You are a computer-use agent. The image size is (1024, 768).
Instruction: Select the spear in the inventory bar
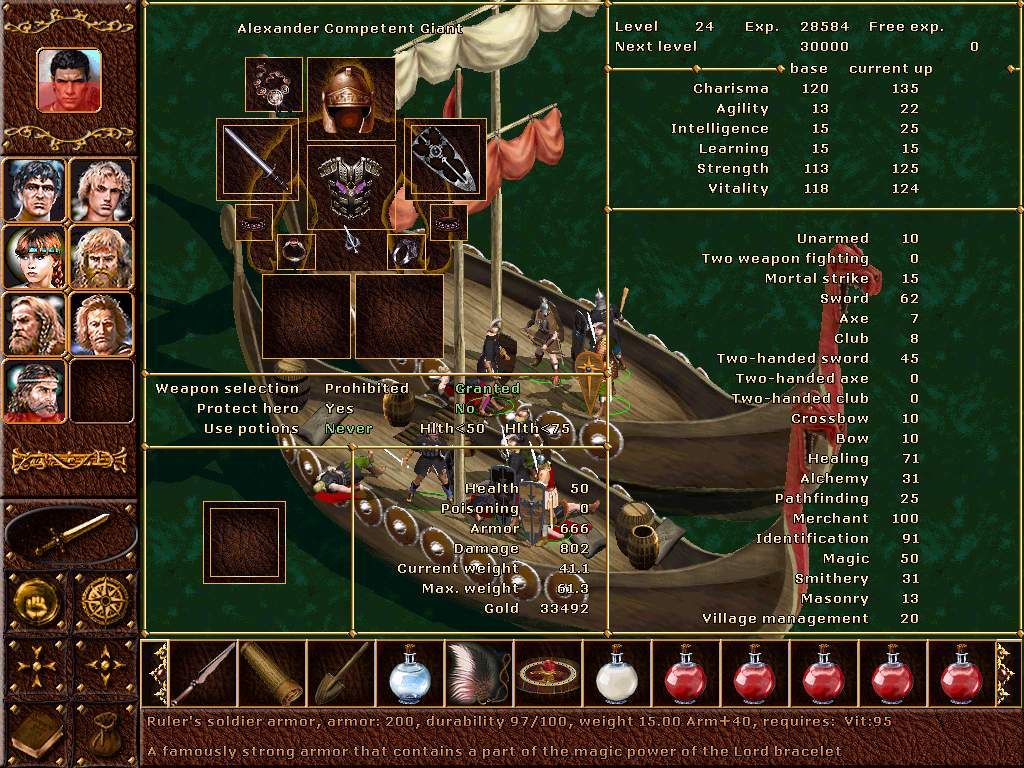pyautogui.click(x=204, y=674)
